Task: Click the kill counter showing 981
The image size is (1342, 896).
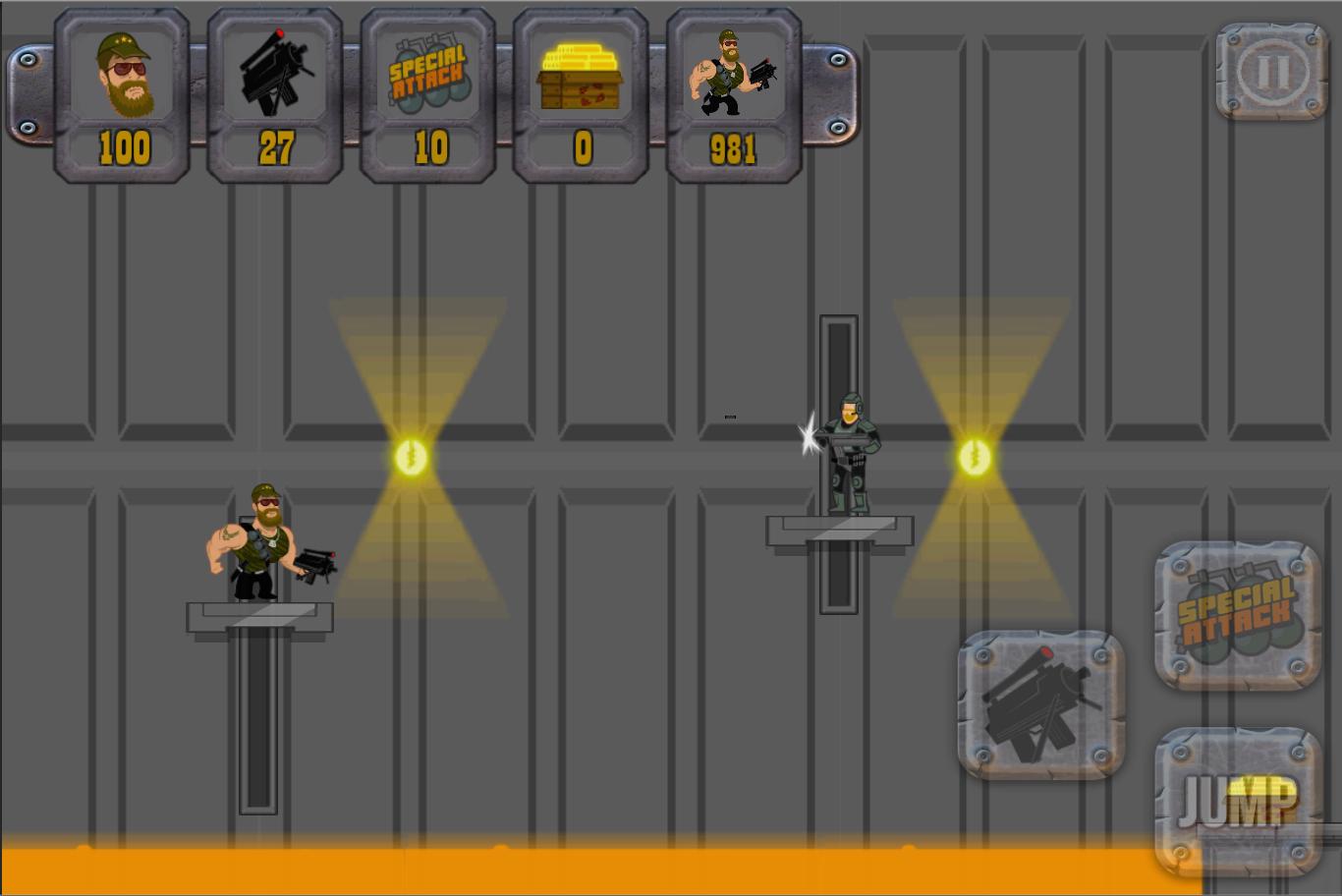Action: point(731,149)
